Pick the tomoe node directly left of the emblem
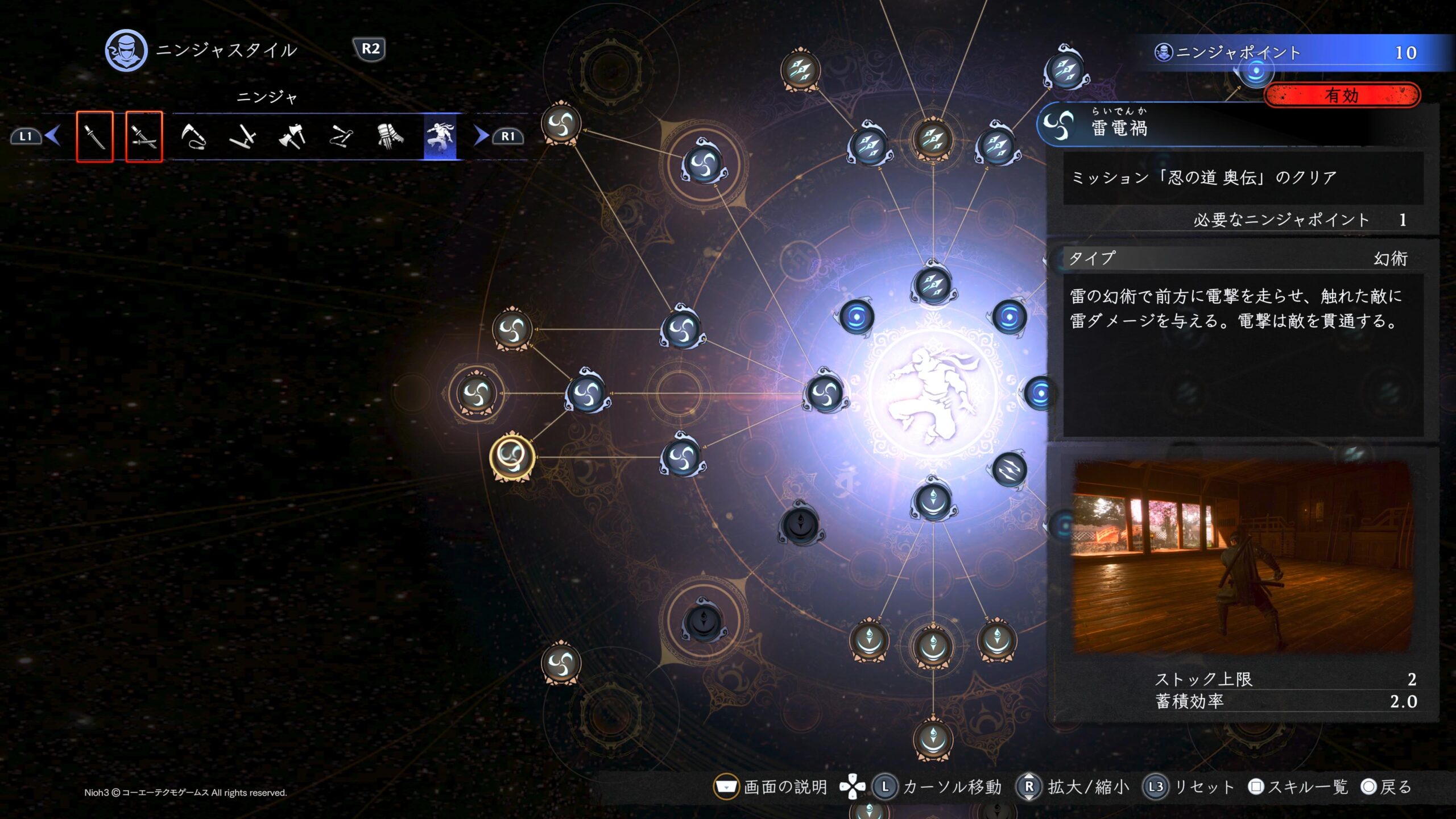Image resolution: width=1456 pixels, height=819 pixels. 825,392
